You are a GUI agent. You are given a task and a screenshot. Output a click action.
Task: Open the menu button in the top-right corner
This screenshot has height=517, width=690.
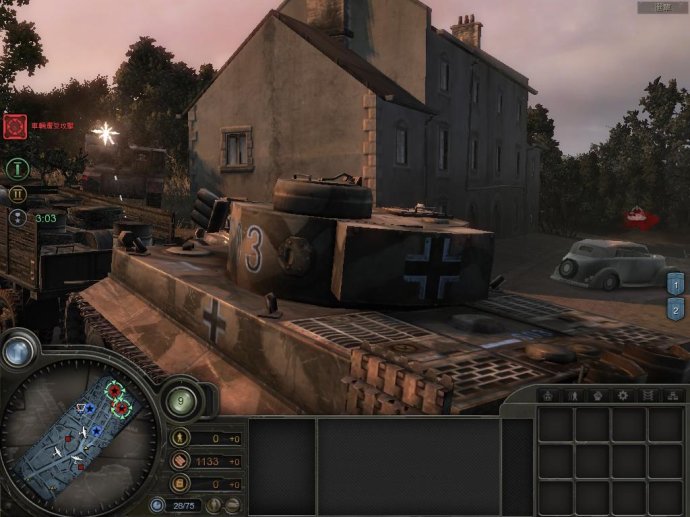coord(662,7)
